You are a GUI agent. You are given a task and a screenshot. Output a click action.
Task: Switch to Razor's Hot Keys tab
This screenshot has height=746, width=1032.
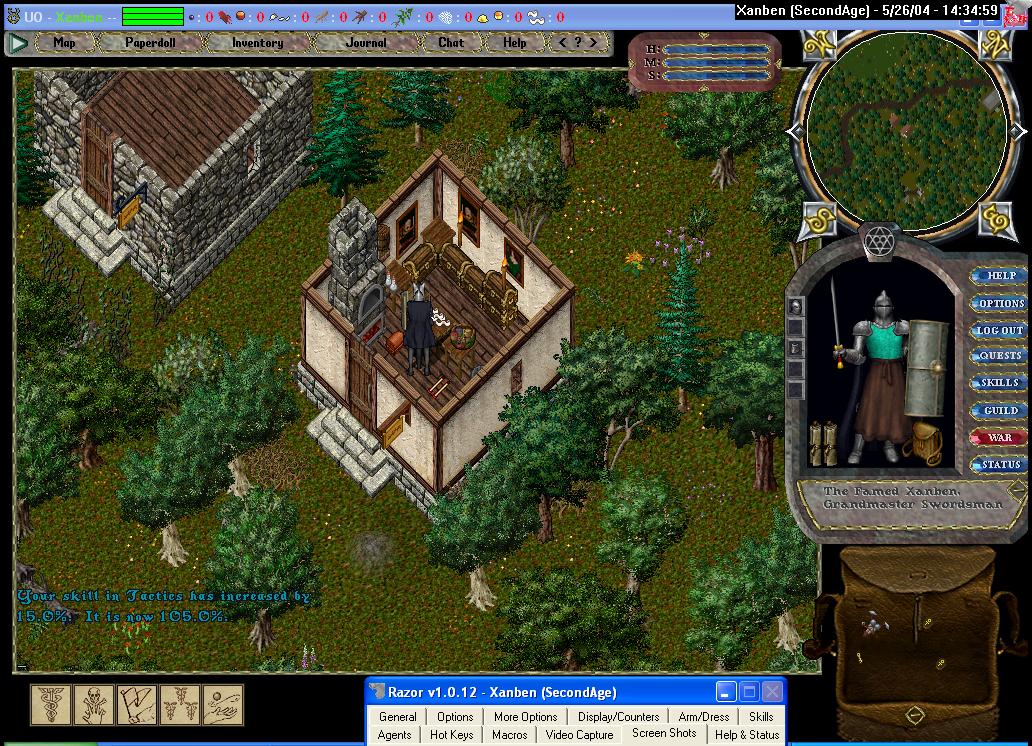click(451, 735)
